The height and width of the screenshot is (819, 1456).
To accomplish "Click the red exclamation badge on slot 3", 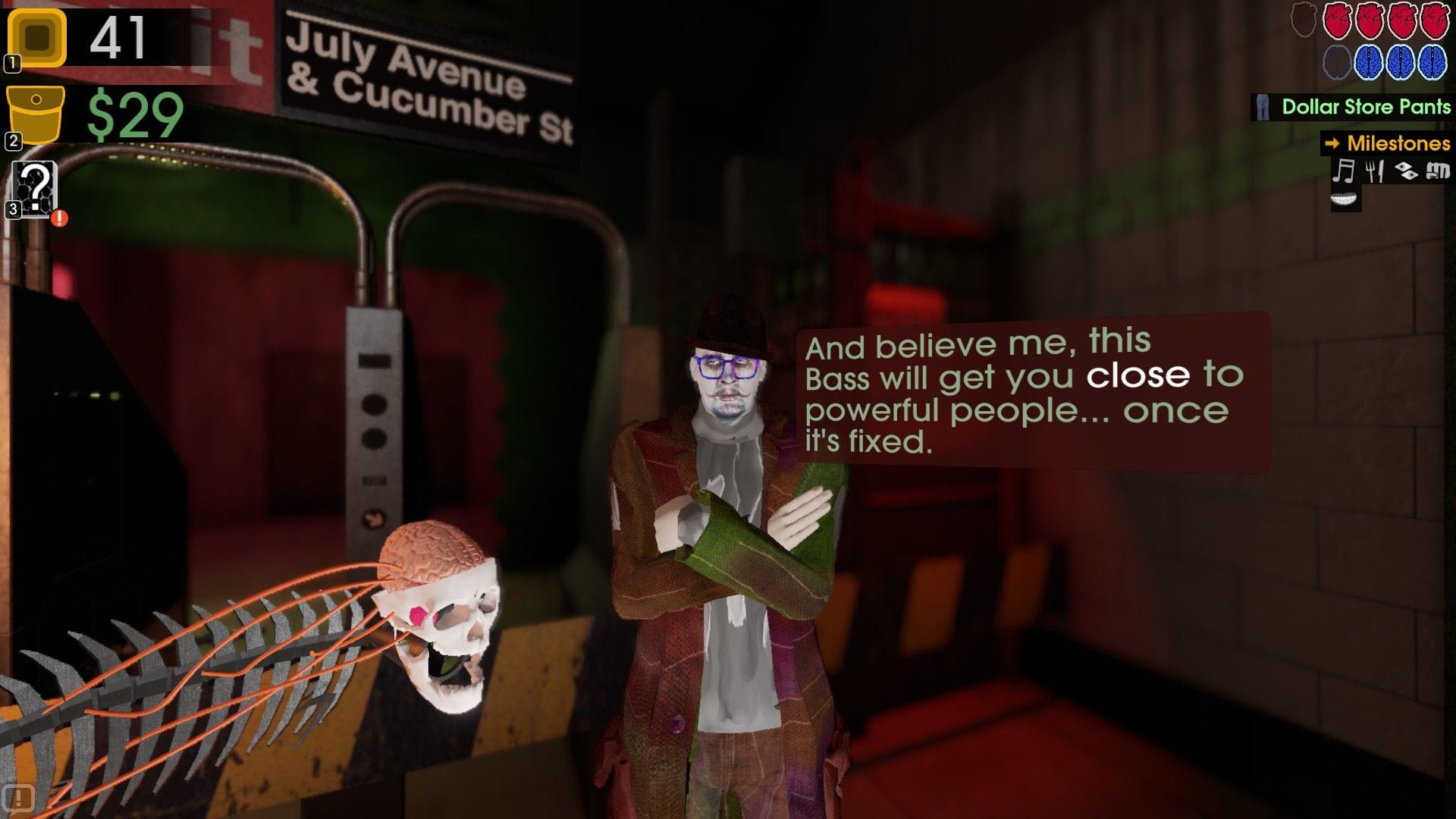I will [x=58, y=218].
